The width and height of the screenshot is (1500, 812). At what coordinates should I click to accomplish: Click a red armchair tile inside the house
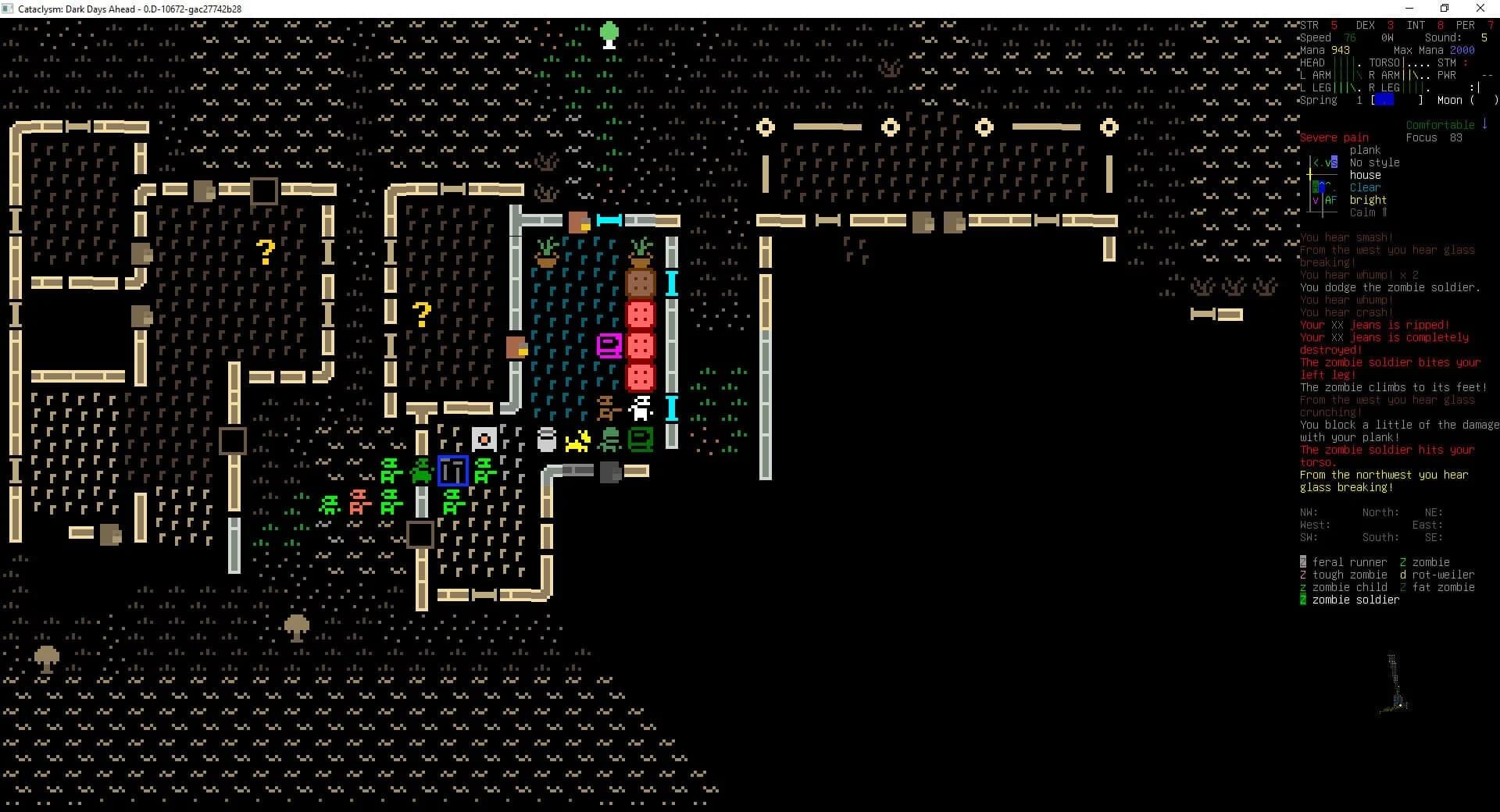(641, 346)
